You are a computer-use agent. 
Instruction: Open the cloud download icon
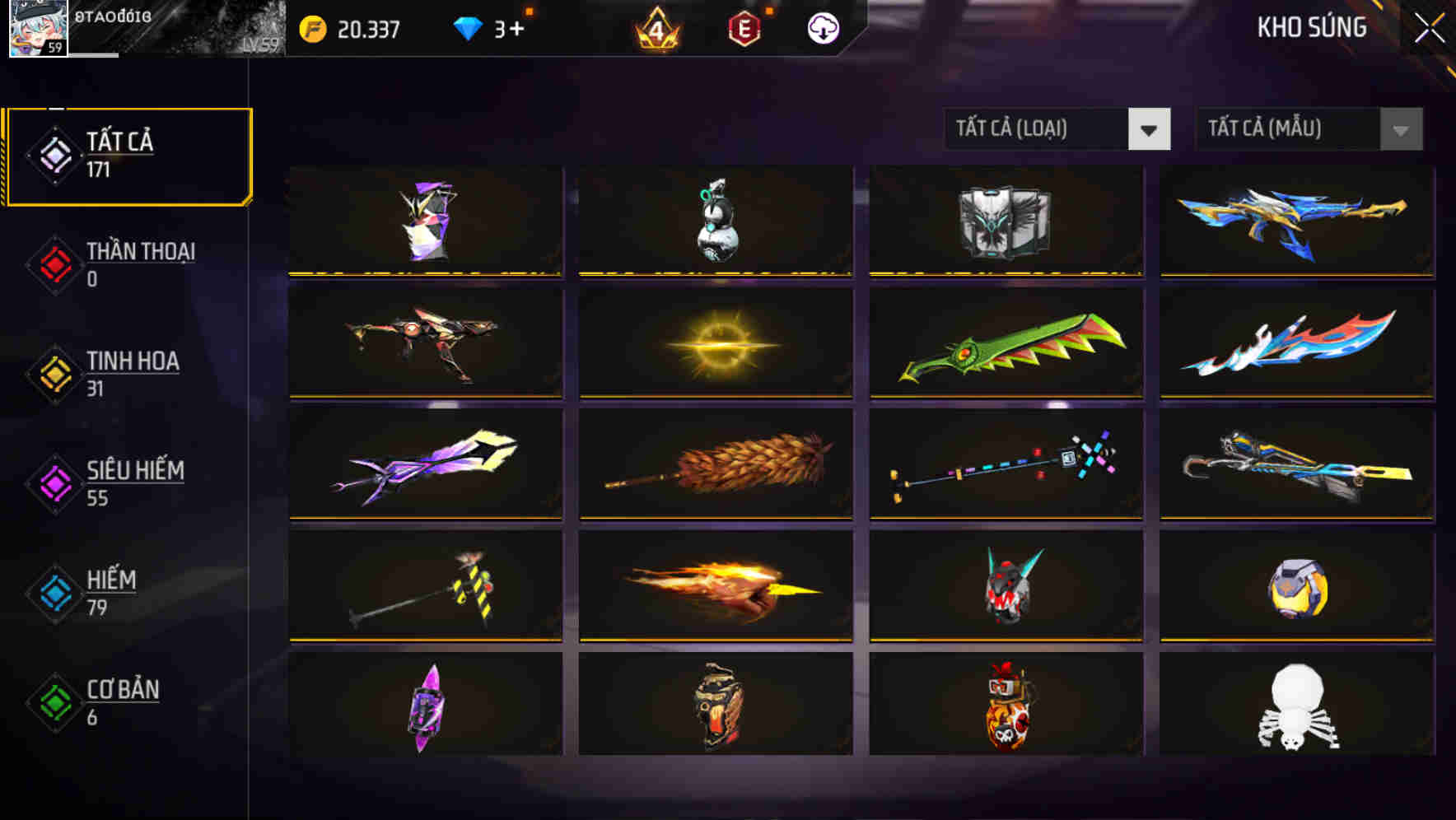[x=821, y=30]
